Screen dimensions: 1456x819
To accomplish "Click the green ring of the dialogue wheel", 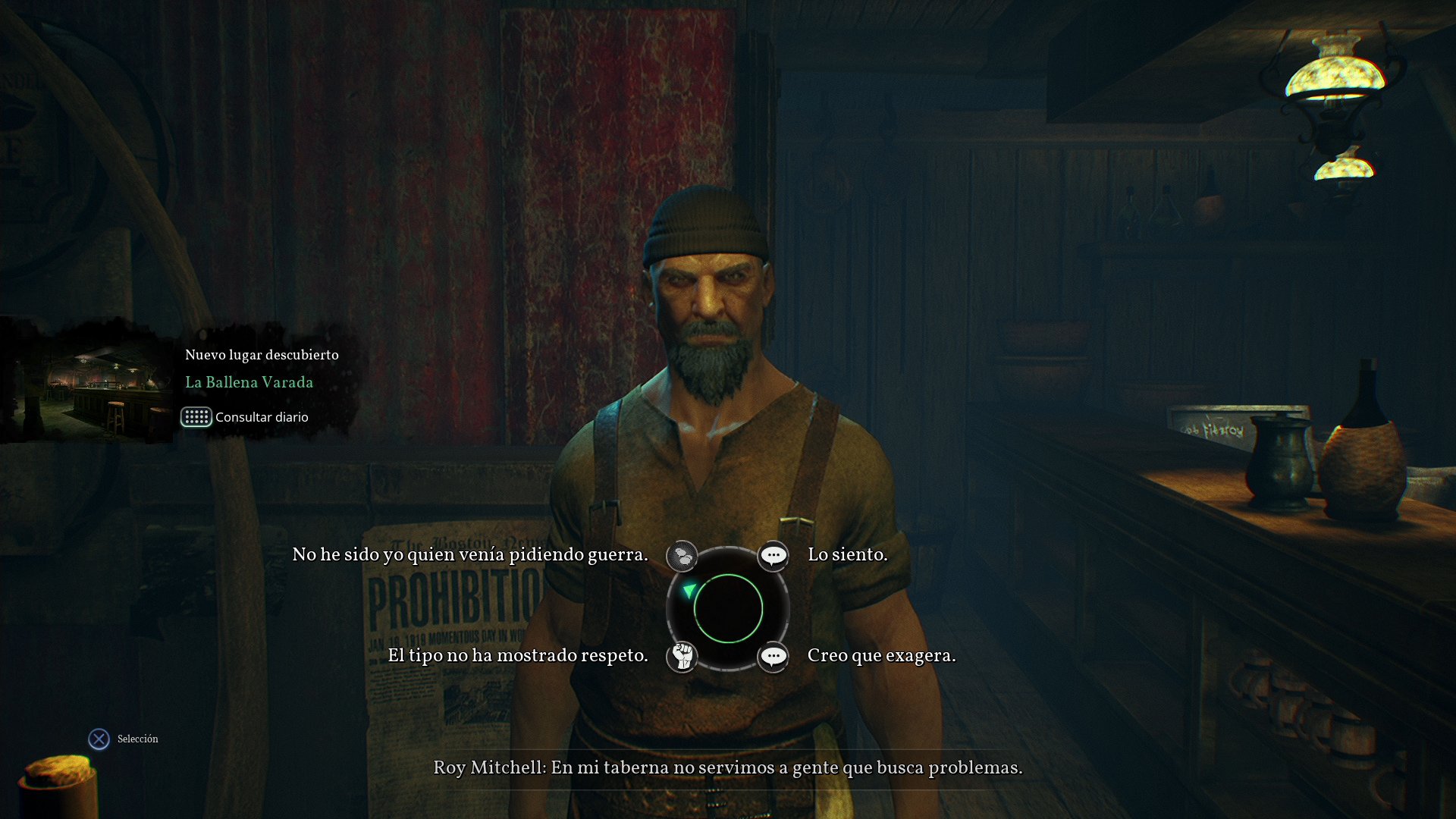I will point(728,576).
